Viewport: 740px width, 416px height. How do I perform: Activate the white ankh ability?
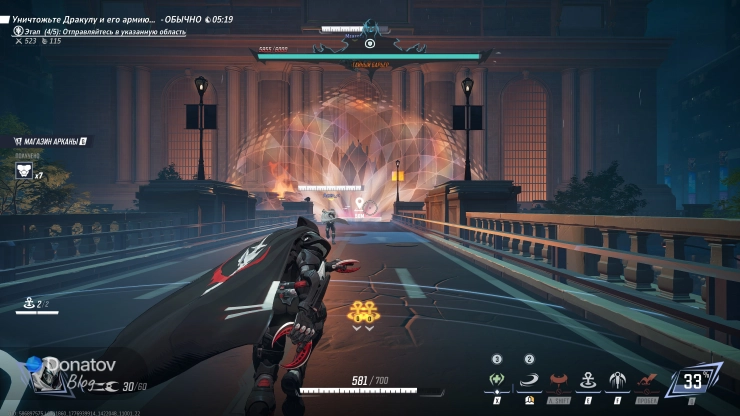589,381
